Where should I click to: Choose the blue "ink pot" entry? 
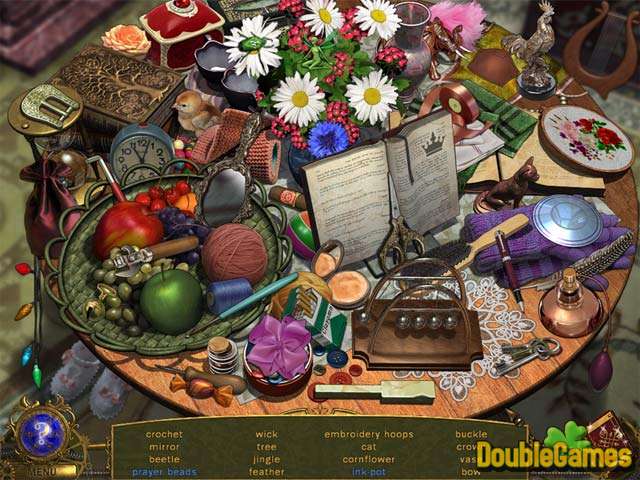pos(368,471)
